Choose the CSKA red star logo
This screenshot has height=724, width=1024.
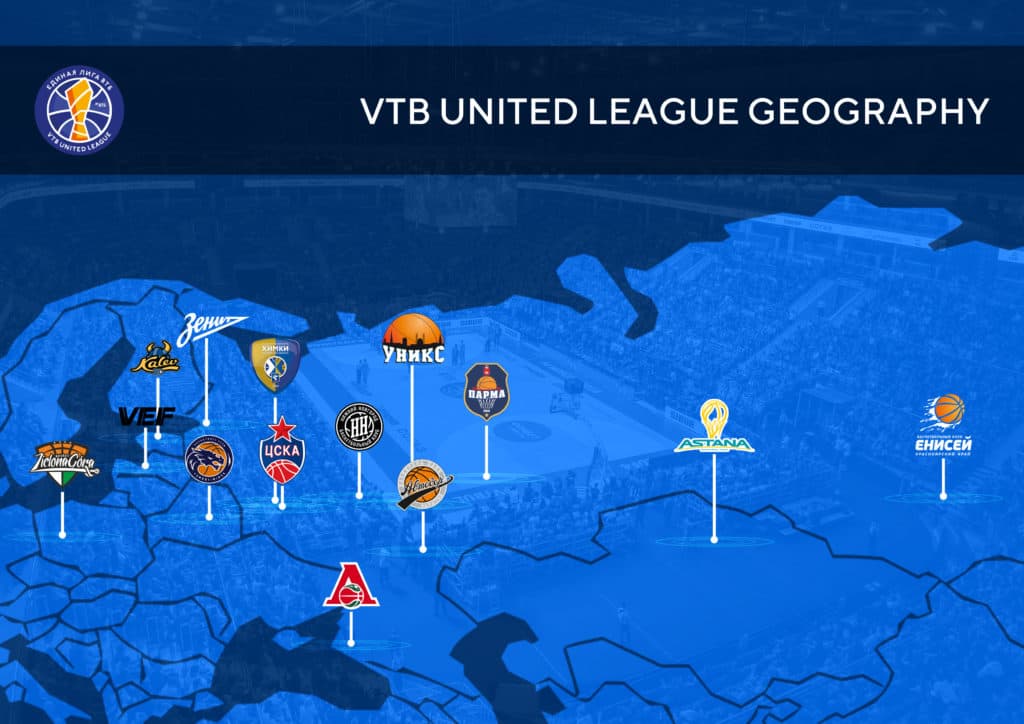click(282, 451)
